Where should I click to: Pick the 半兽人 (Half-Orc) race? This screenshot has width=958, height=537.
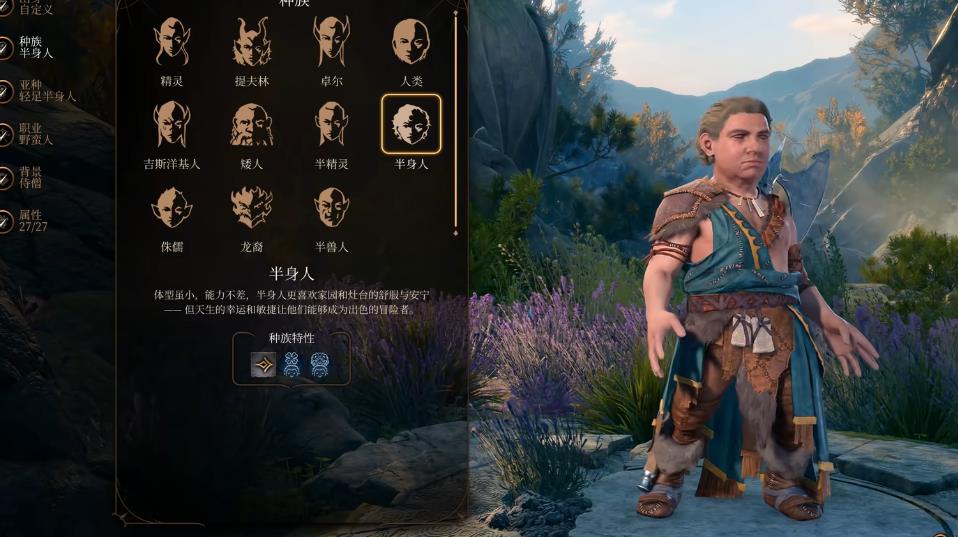point(331,208)
